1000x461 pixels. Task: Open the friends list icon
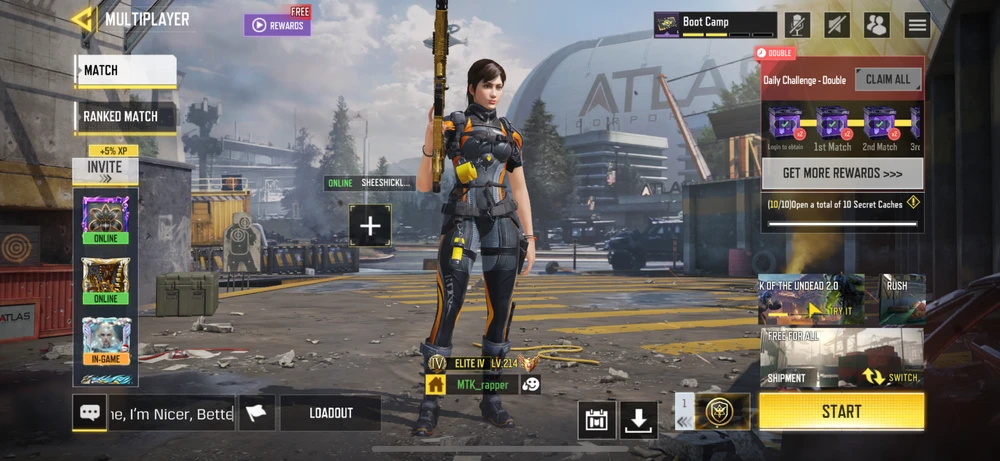point(877,25)
